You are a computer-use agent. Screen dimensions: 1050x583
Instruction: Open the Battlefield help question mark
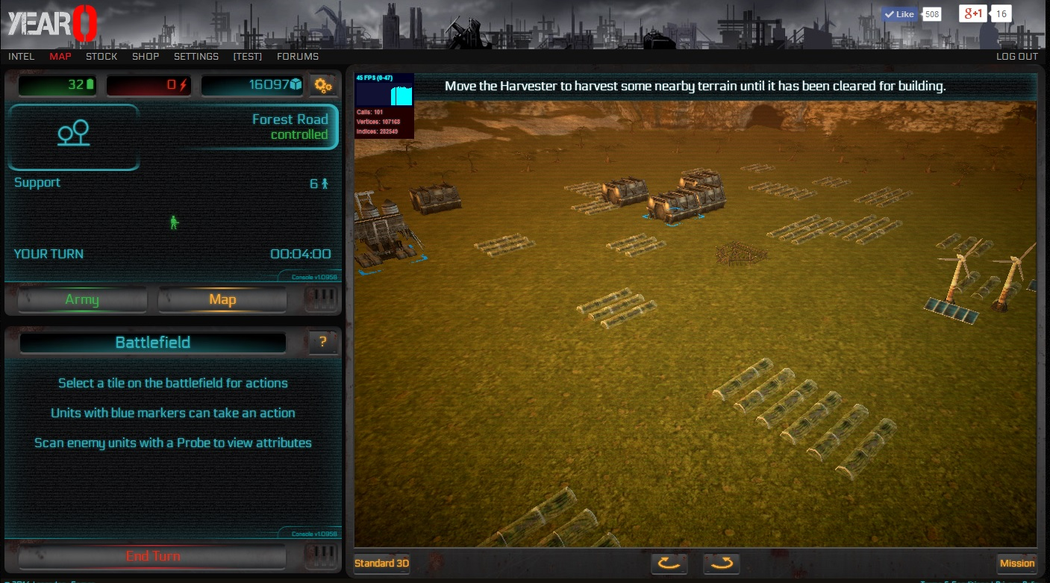point(322,342)
